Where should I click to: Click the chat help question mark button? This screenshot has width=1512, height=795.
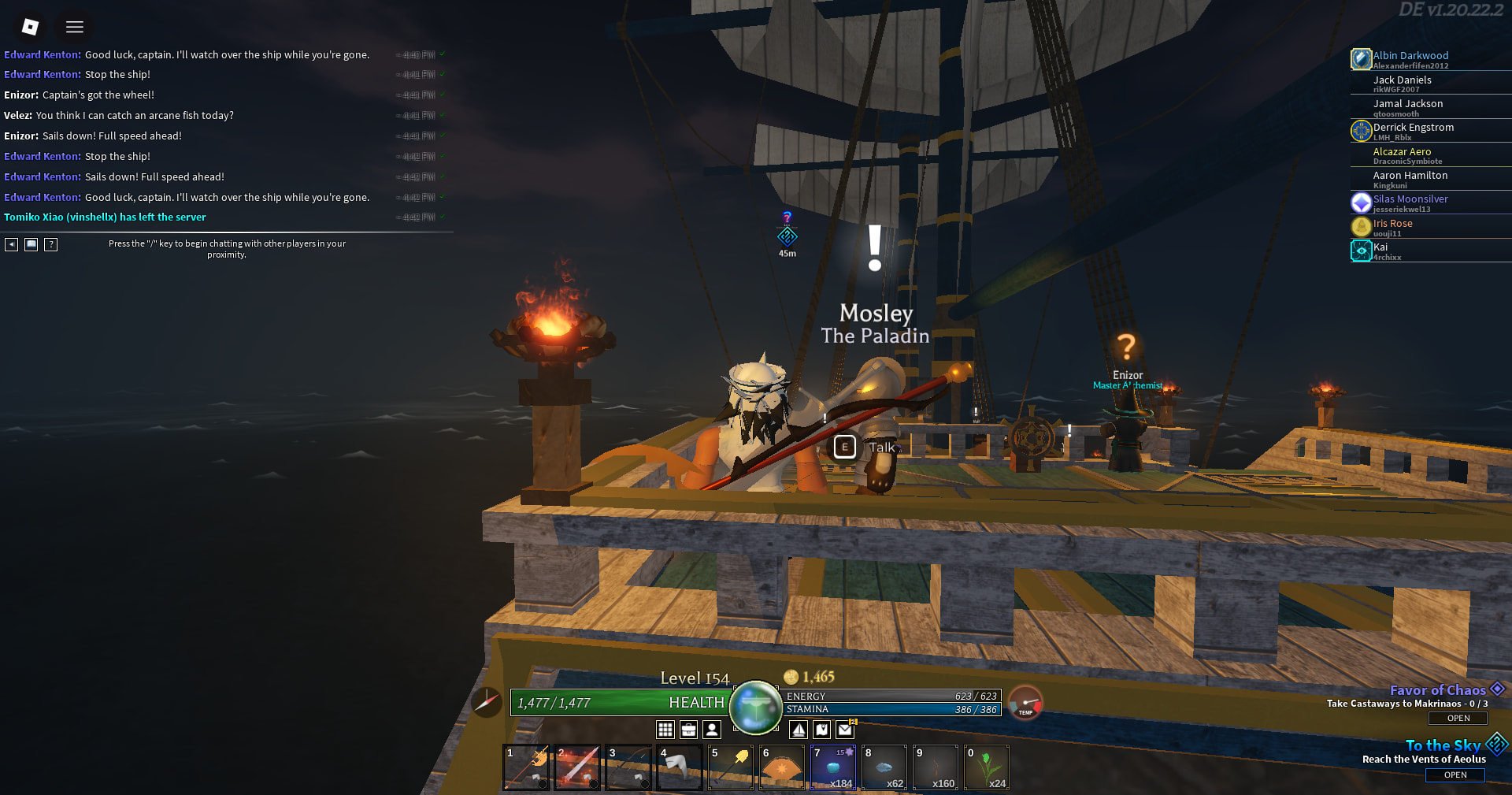coord(51,244)
